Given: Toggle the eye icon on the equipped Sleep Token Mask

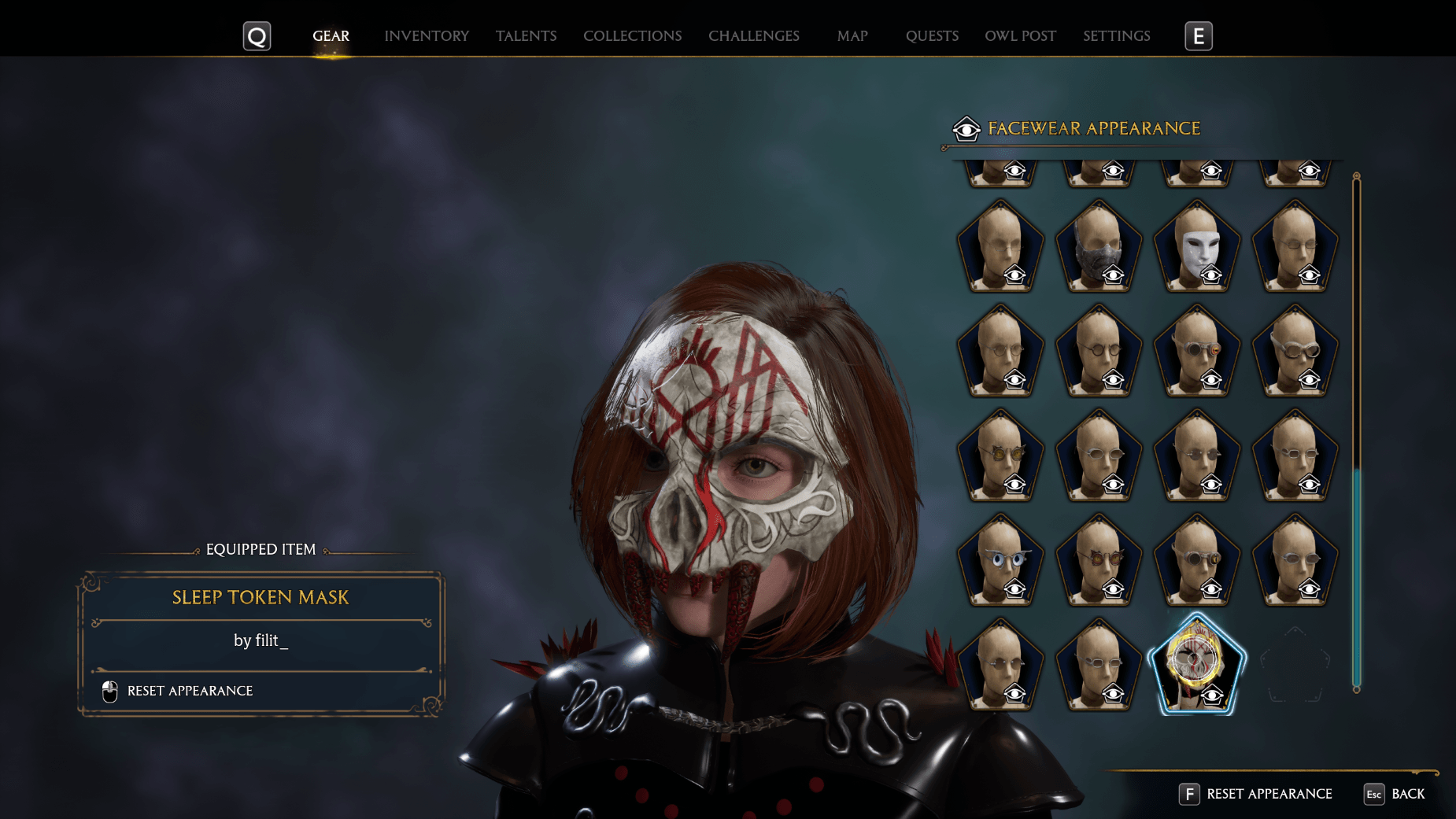Looking at the screenshot, I should point(1212,695).
